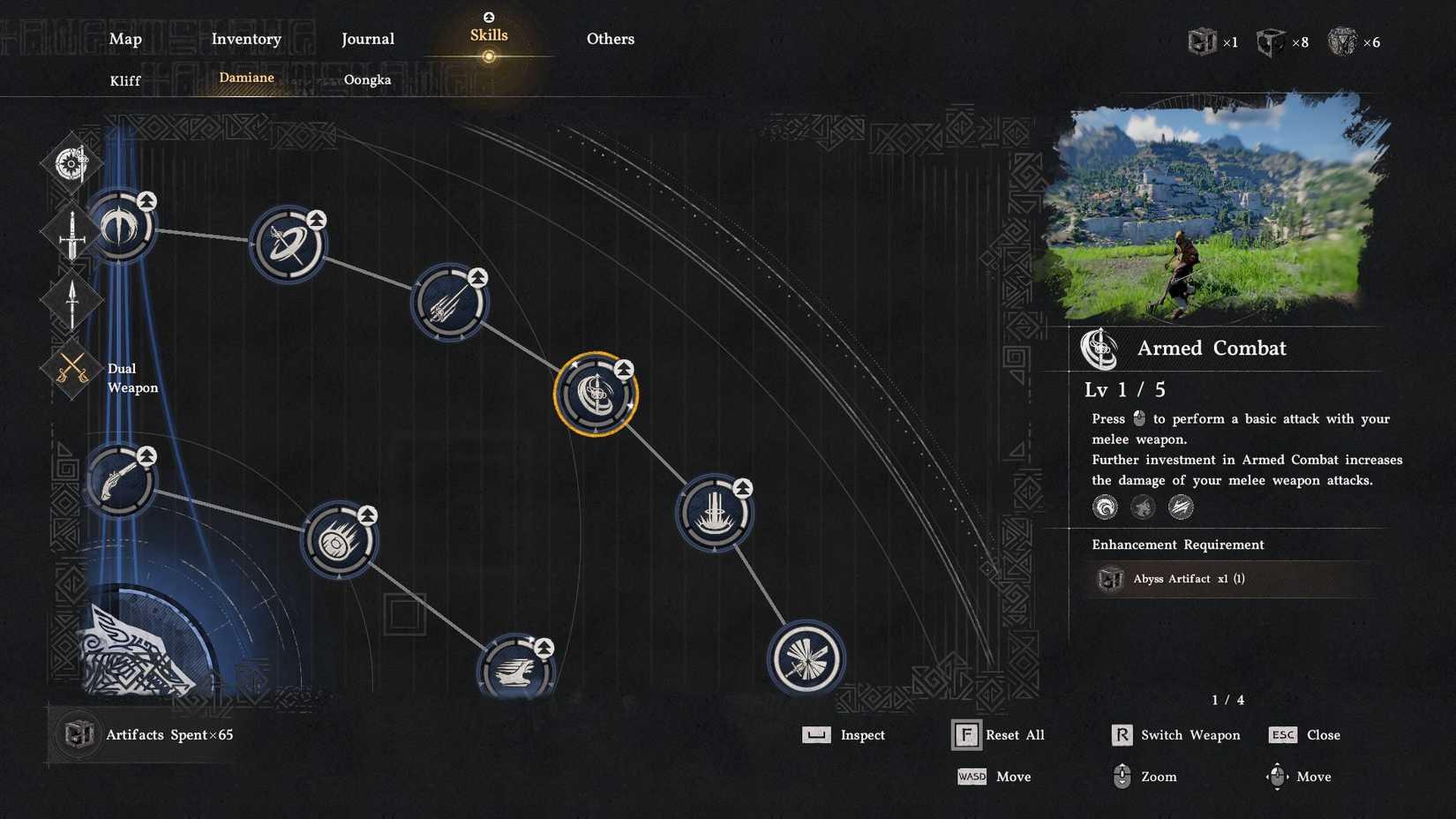This screenshot has width=1456, height=819.
Task: Select the flaming eye skill node
Action: 340,542
